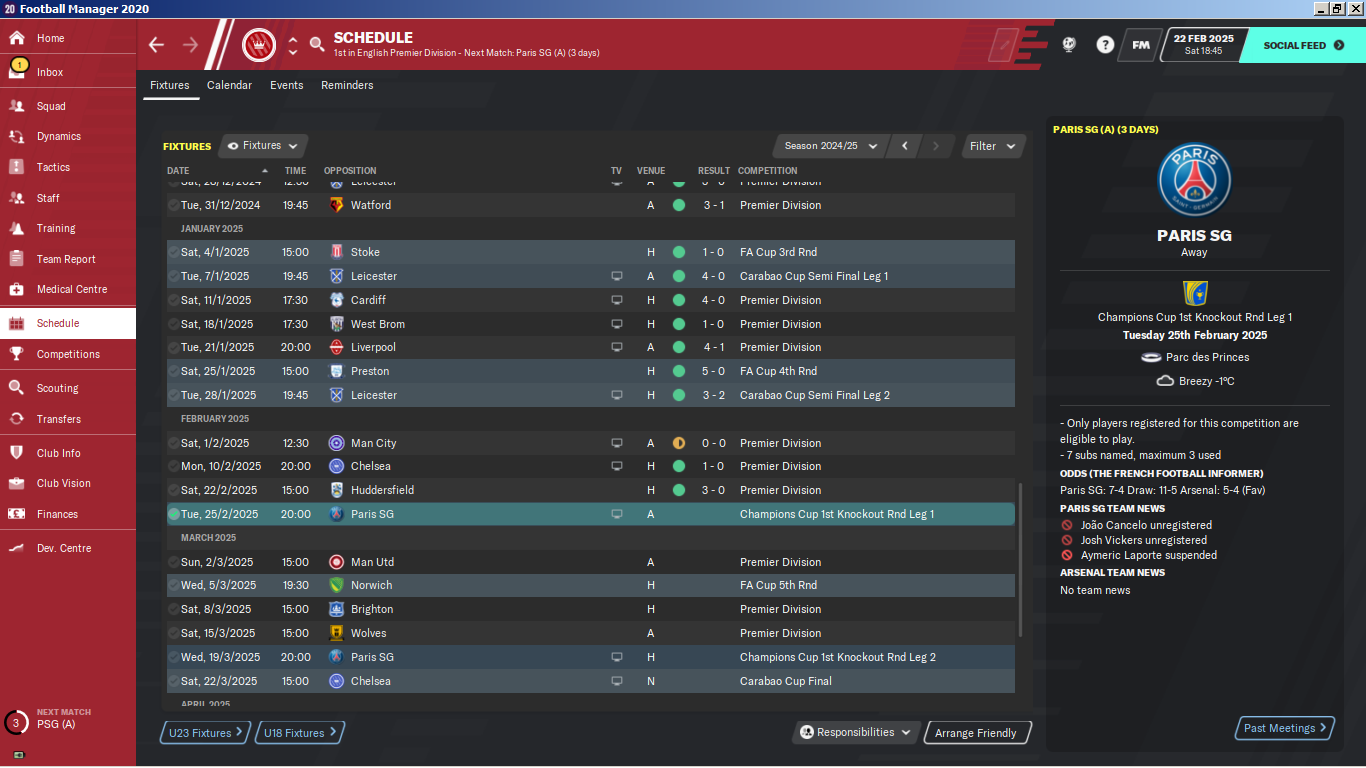Open the Responsibilities dropdown
The height and width of the screenshot is (768, 1366).
[x=857, y=733]
